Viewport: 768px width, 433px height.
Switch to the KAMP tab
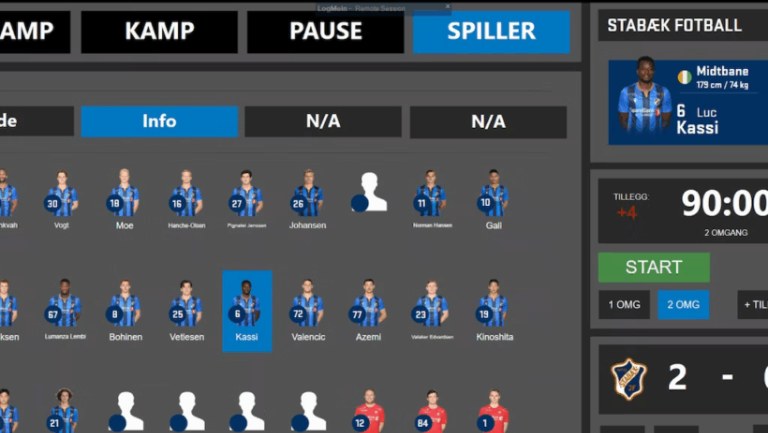point(159,32)
